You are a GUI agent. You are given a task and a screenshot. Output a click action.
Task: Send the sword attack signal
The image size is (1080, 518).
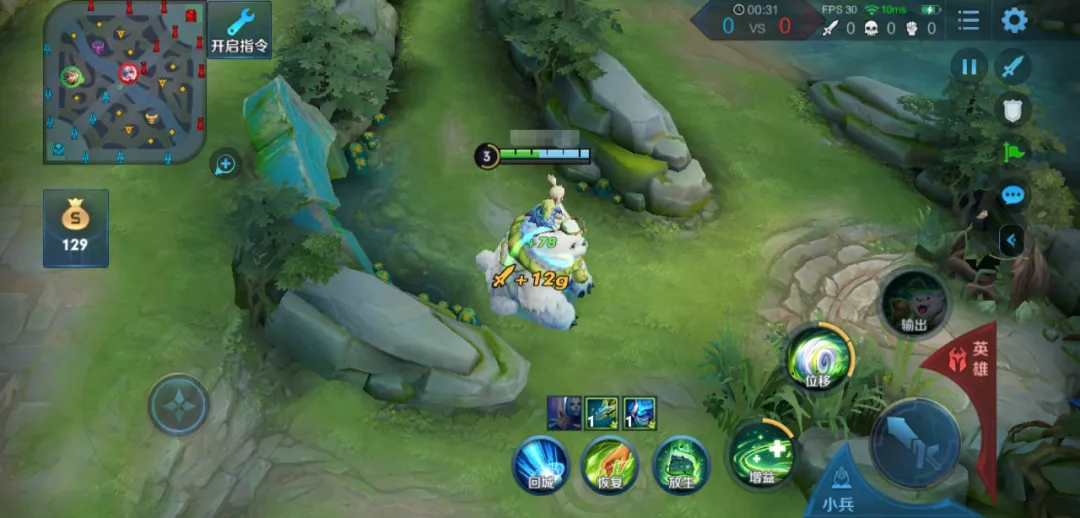pyautogui.click(x=1014, y=67)
